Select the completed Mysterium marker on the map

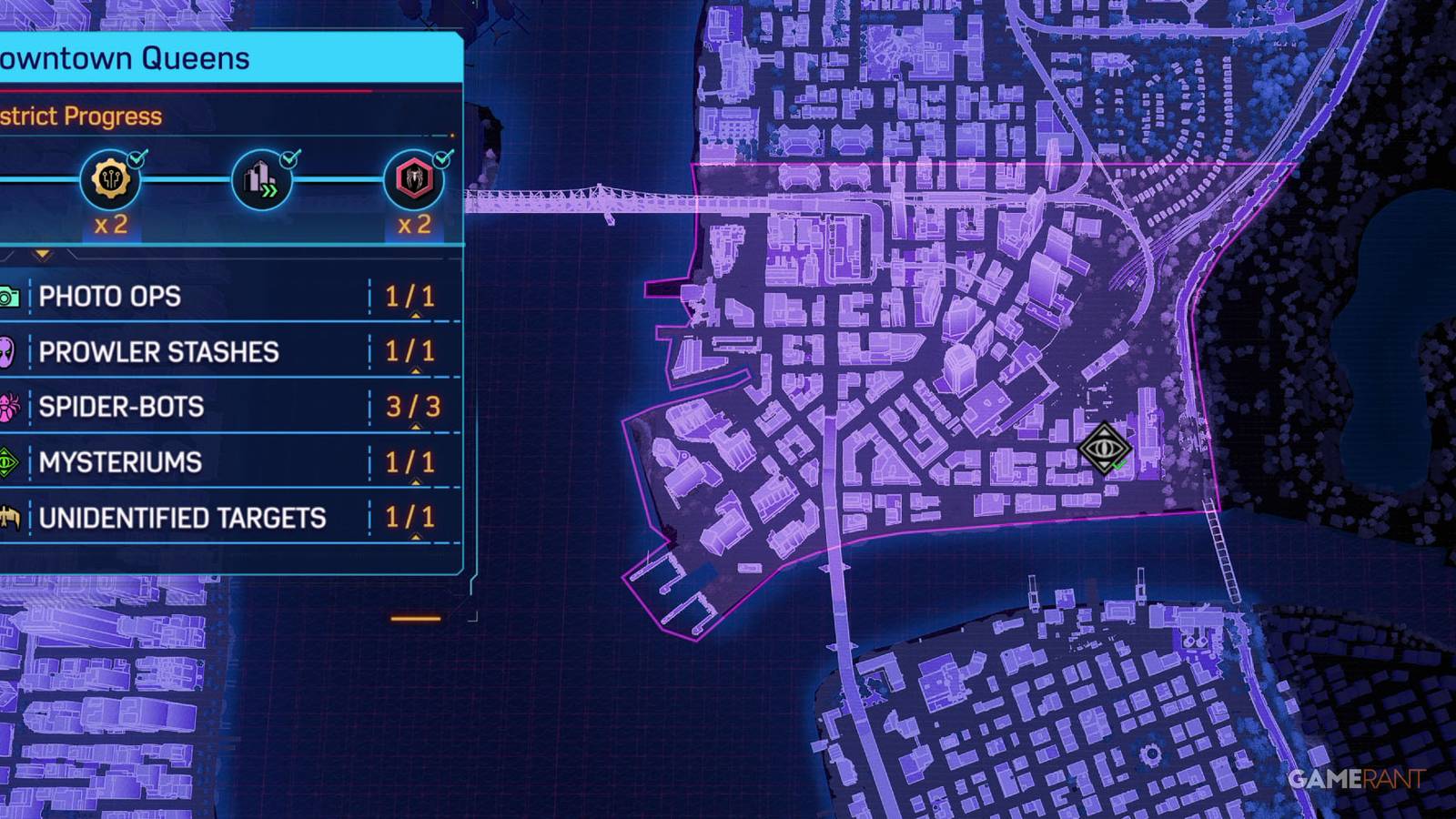pyautogui.click(x=1107, y=450)
